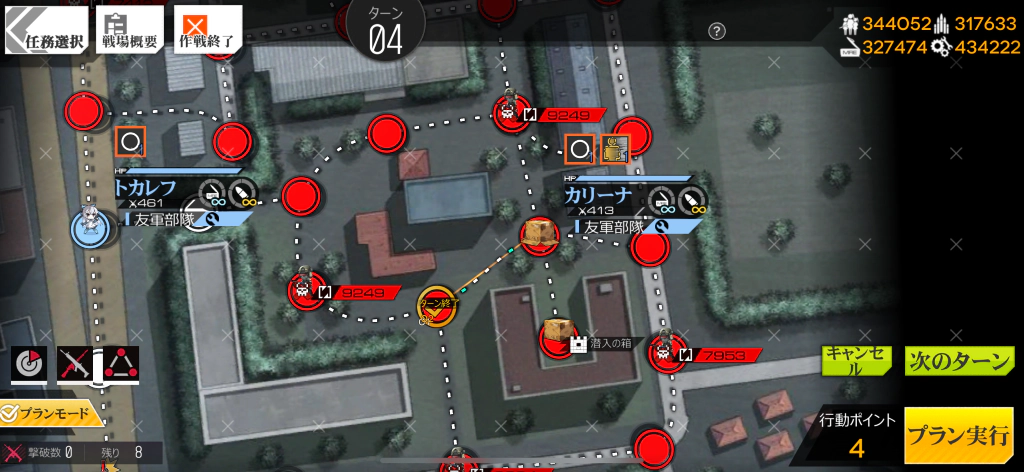
Task: Open the question mark help icon
Action: [x=716, y=31]
